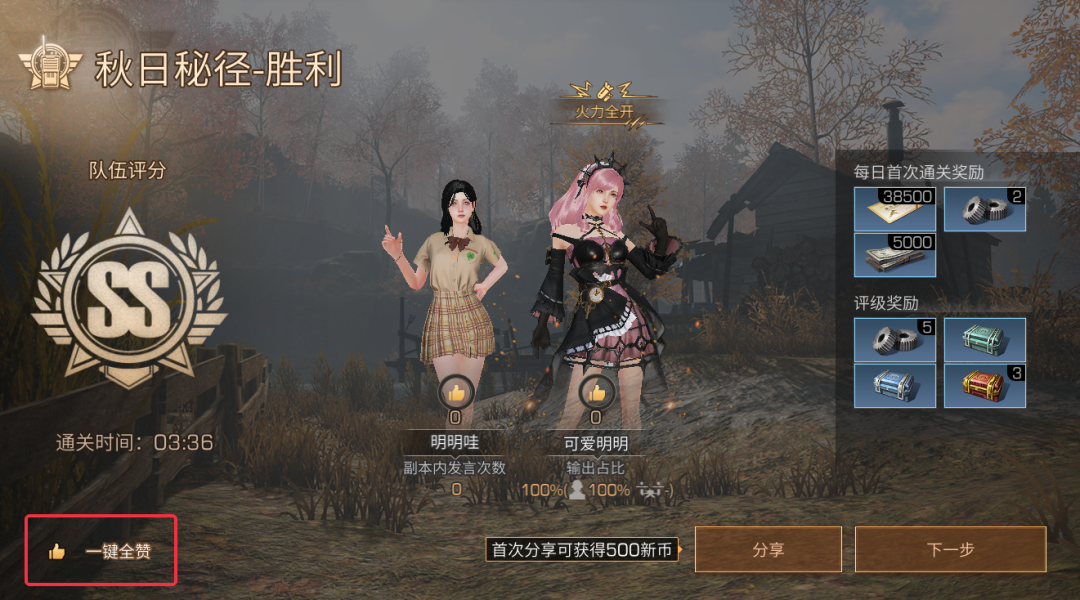View the gears reward with quantity 2
The height and width of the screenshot is (600, 1080).
pyautogui.click(x=985, y=209)
